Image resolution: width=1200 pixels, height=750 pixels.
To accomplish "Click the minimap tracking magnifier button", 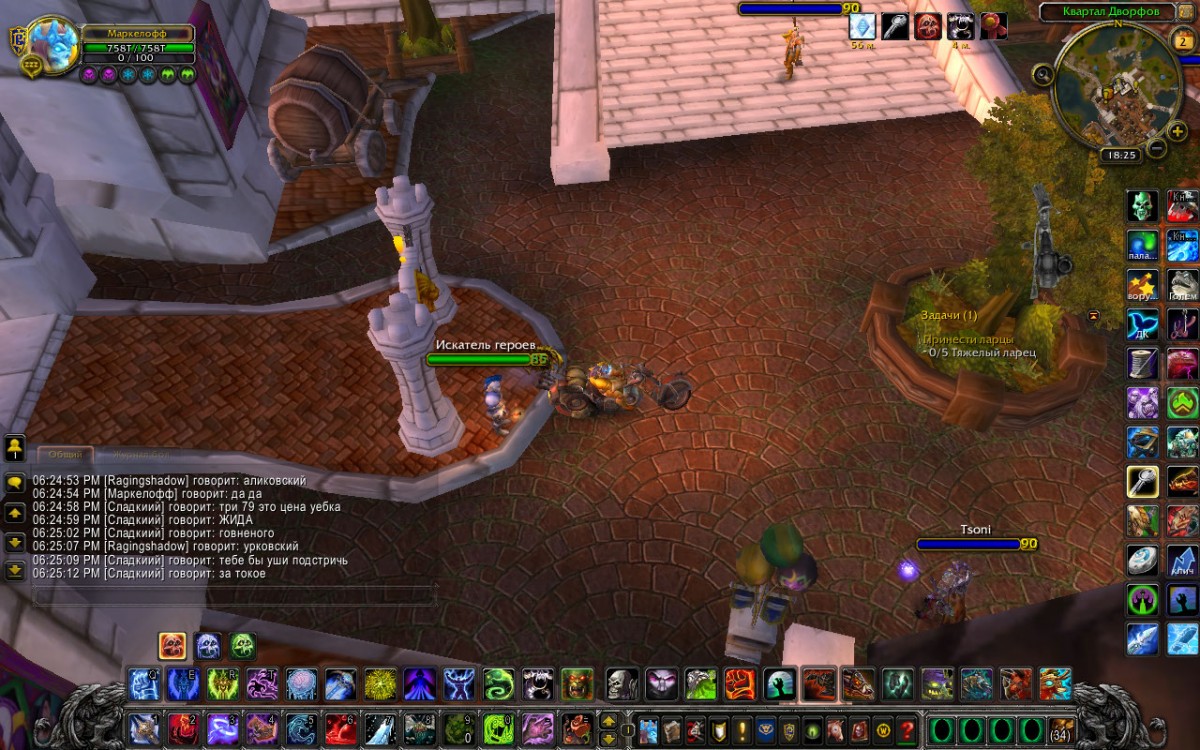I will pos(1043,73).
